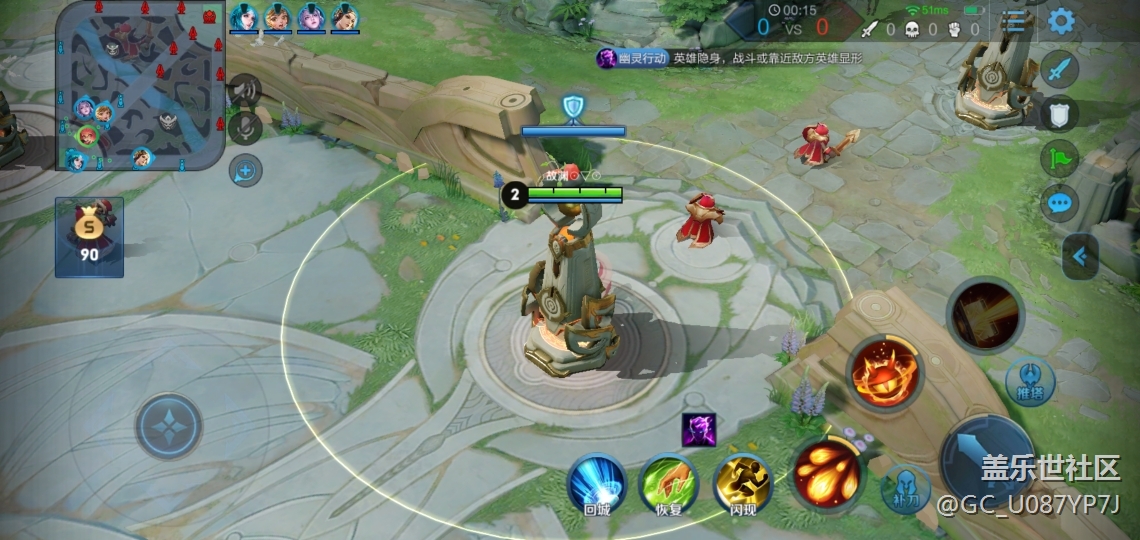This screenshot has width=1140, height=540.
Task: Open the settings gear menu
Action: (1060, 20)
